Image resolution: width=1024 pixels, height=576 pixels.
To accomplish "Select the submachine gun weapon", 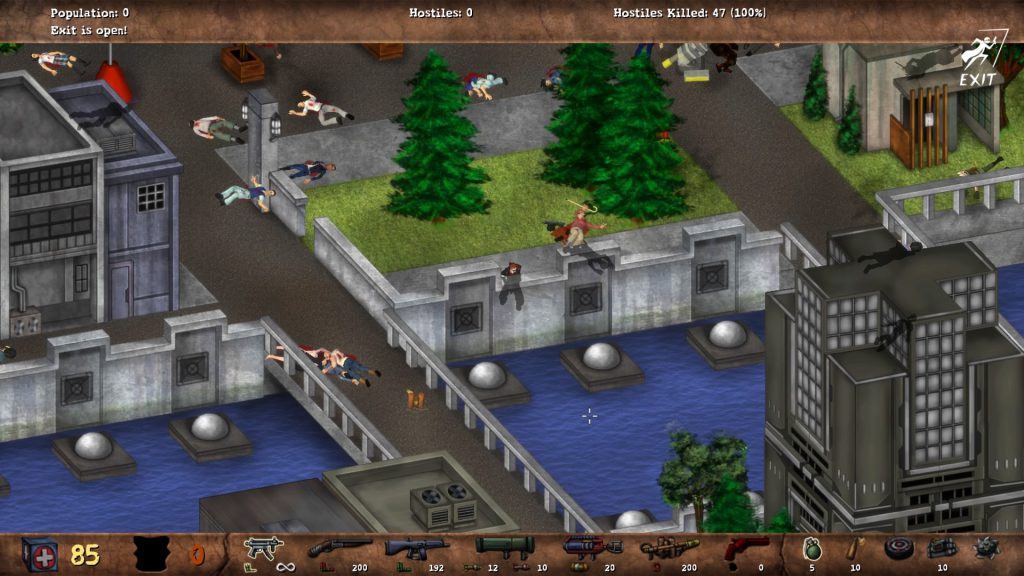I will coord(263,548).
